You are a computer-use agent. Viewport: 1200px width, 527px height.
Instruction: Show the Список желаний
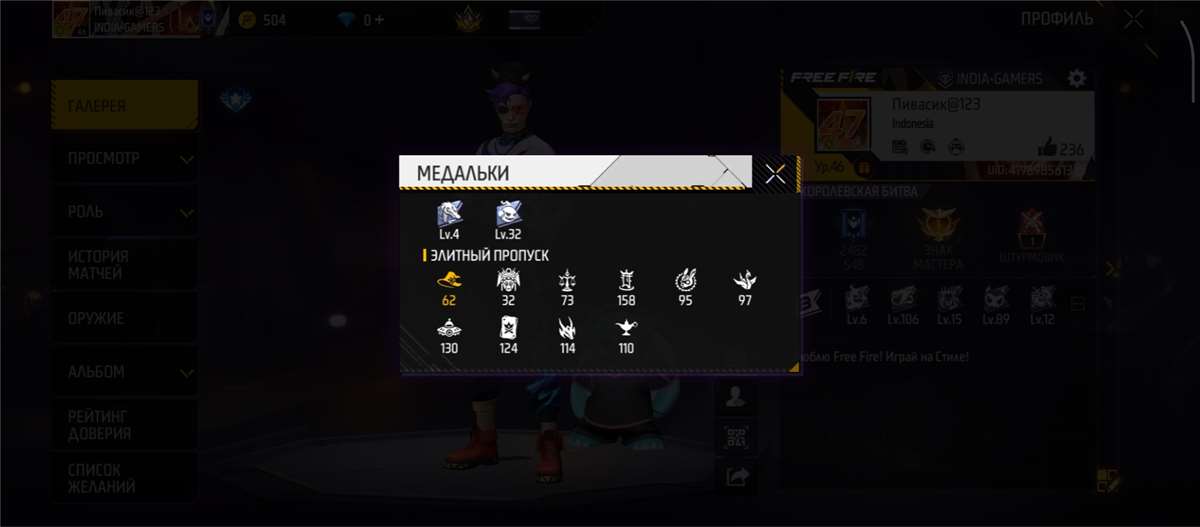pyautogui.click(x=124, y=478)
